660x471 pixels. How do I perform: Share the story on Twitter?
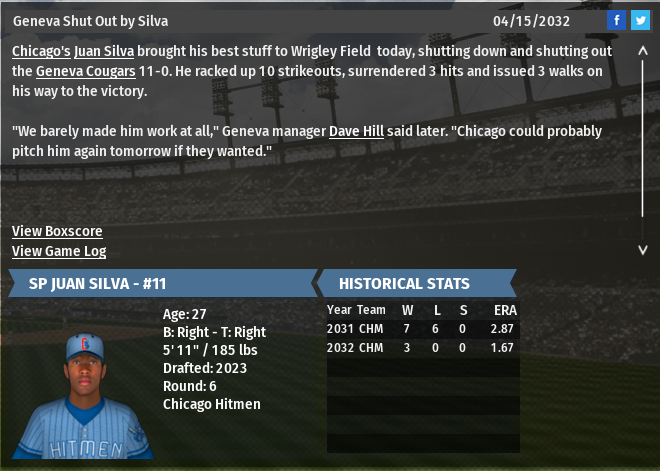point(640,20)
